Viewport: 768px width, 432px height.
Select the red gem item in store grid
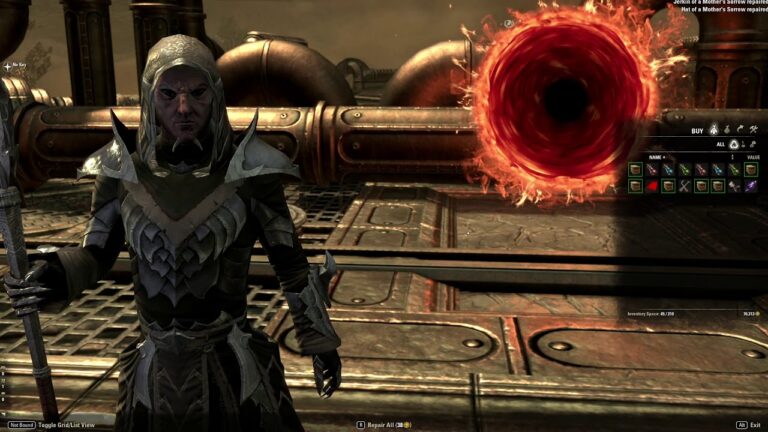click(651, 186)
